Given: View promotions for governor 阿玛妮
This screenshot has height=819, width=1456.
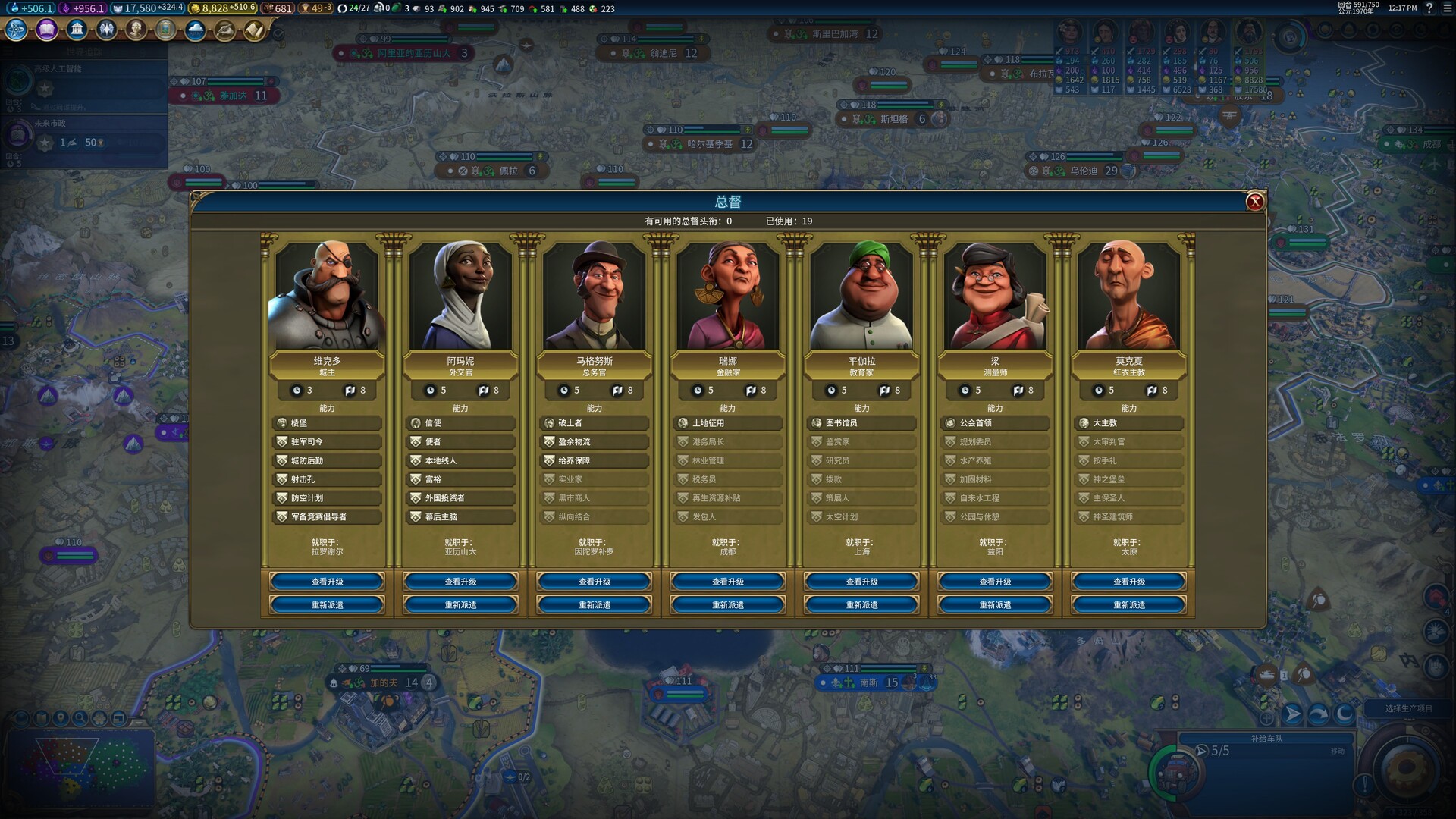Looking at the screenshot, I should tap(460, 582).
